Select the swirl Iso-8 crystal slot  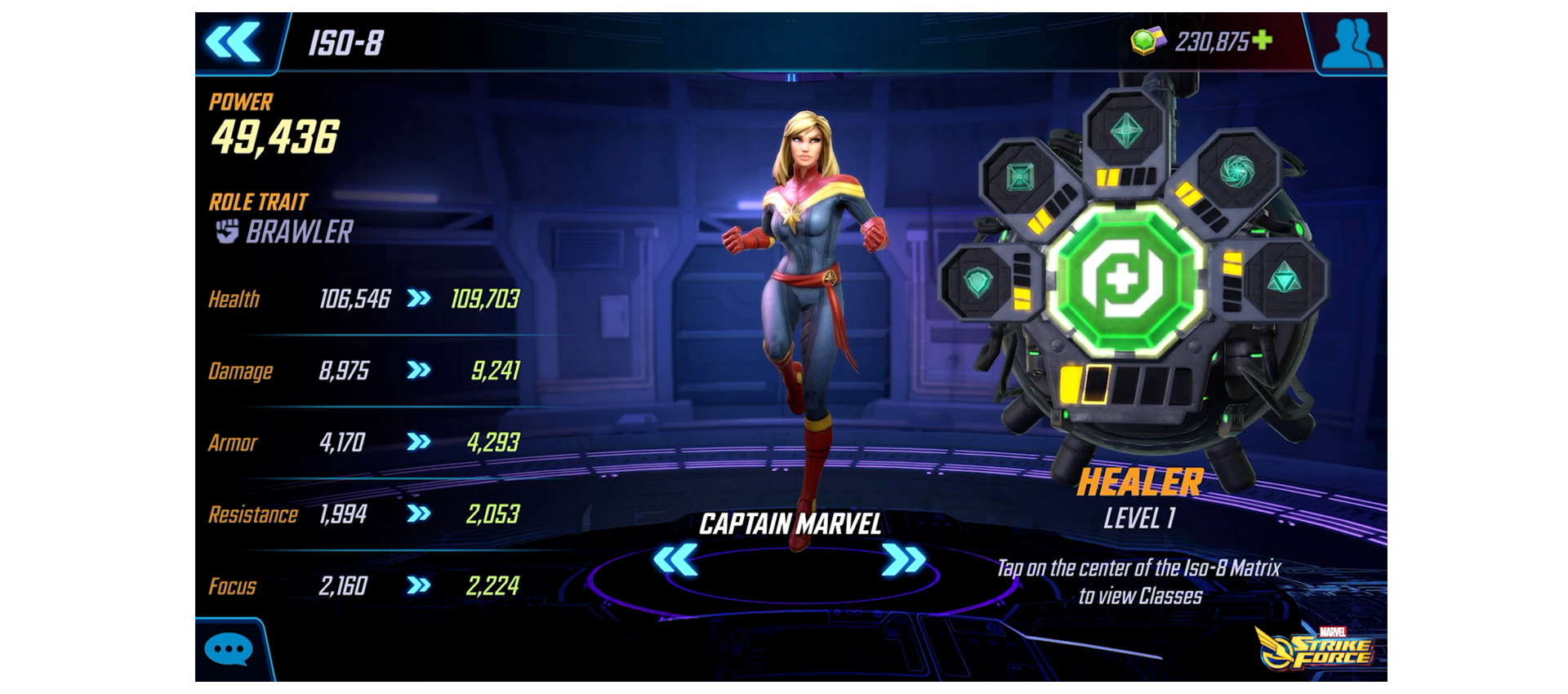(1236, 170)
